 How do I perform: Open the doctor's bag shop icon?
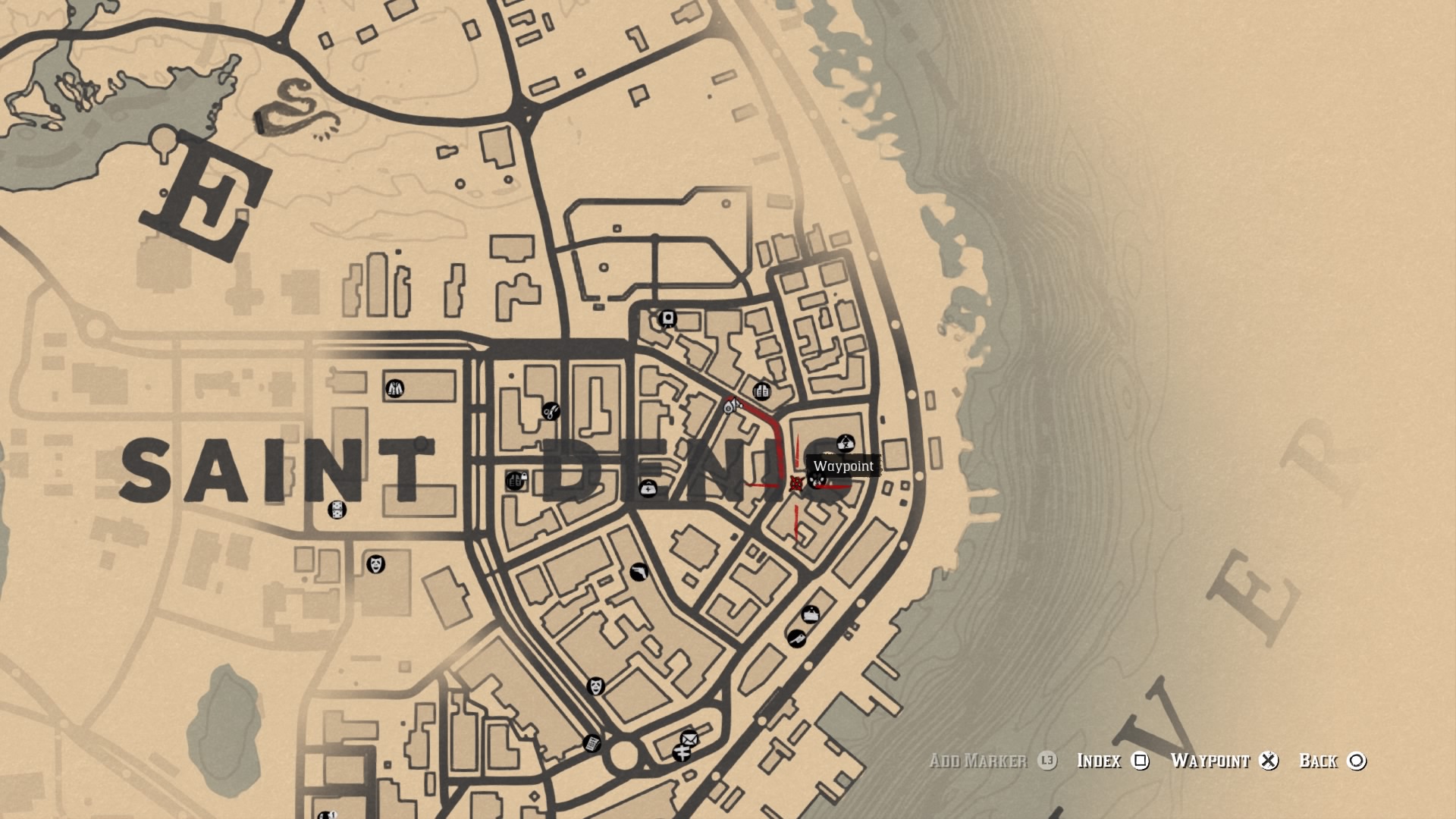pos(649,489)
